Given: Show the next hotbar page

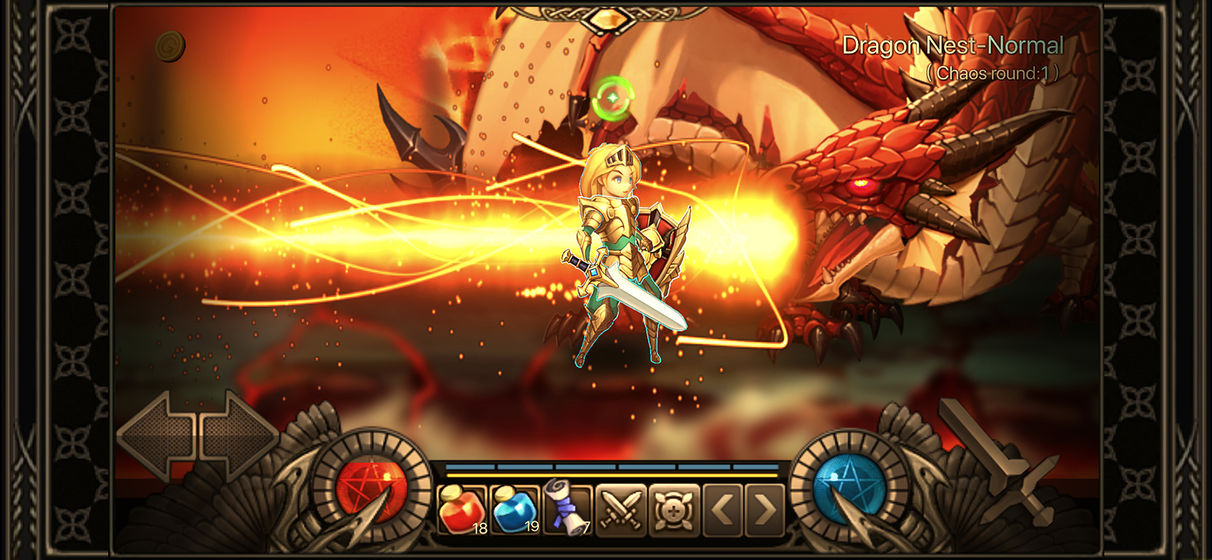Looking at the screenshot, I should (765, 509).
